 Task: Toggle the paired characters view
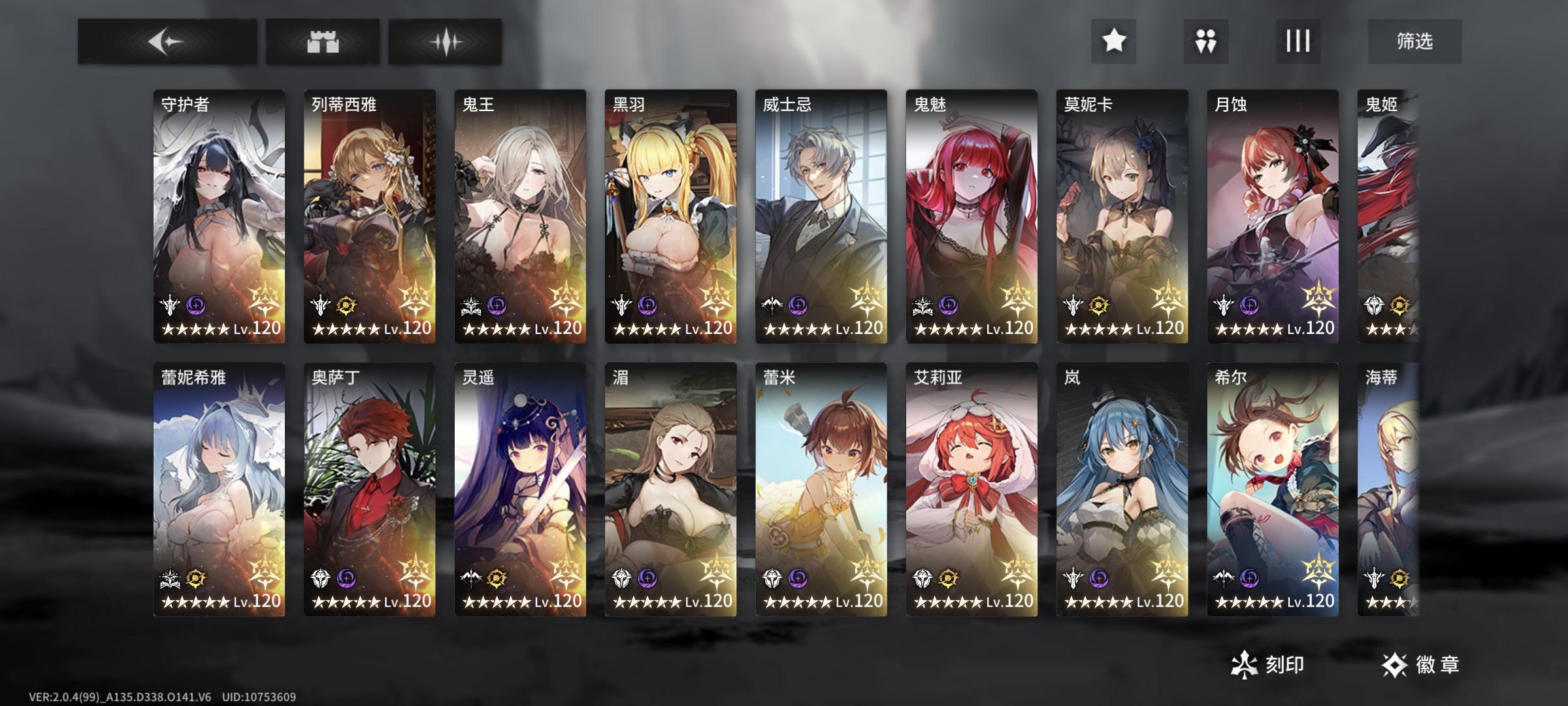[x=1206, y=41]
